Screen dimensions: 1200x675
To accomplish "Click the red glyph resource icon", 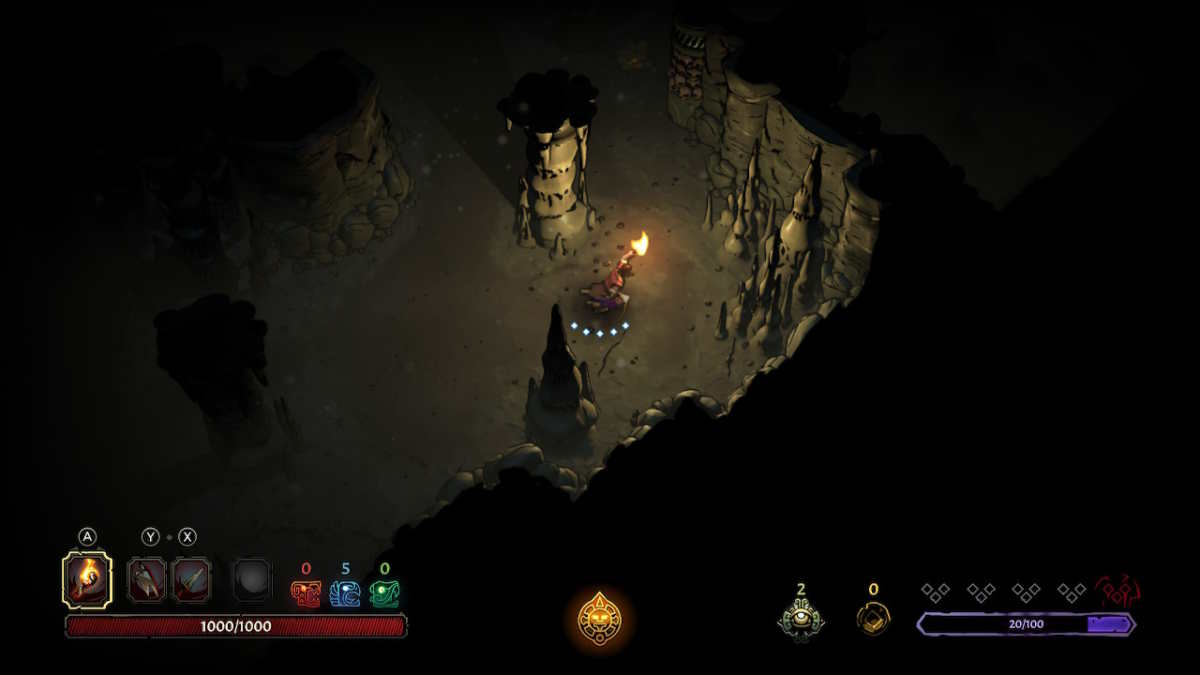I will coord(306,594).
